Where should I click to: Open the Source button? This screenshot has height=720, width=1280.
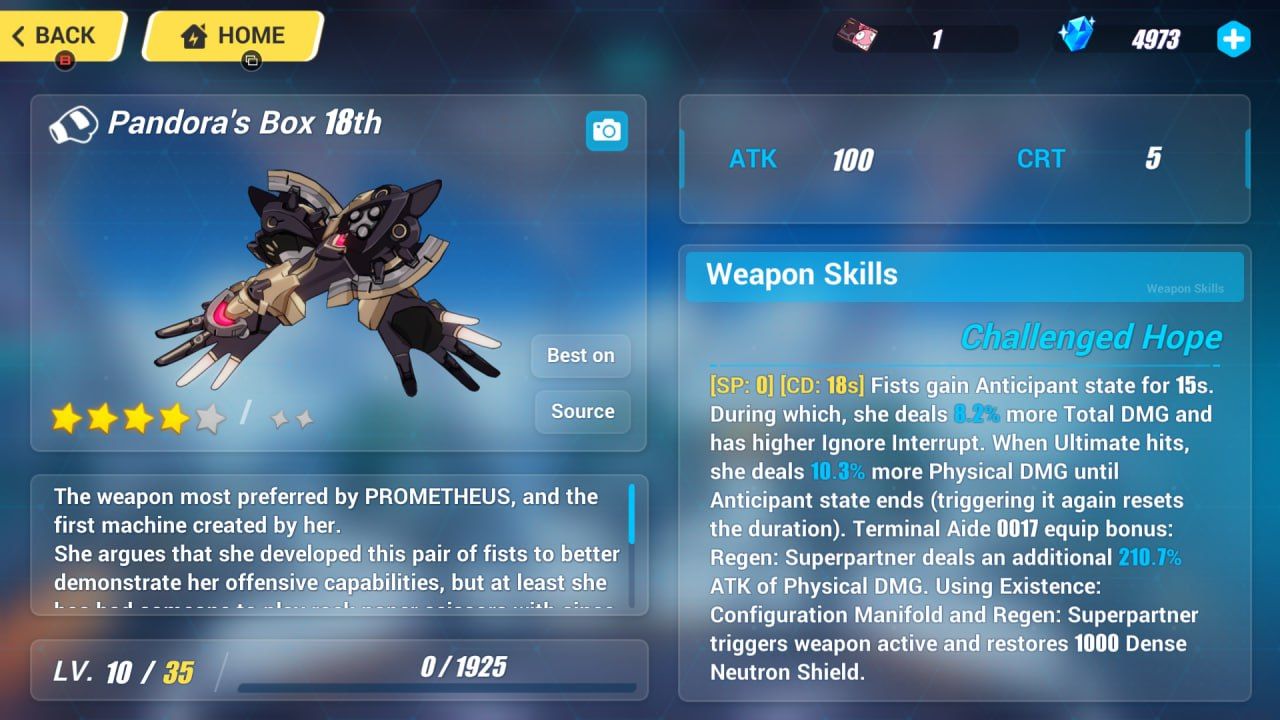[x=582, y=412]
